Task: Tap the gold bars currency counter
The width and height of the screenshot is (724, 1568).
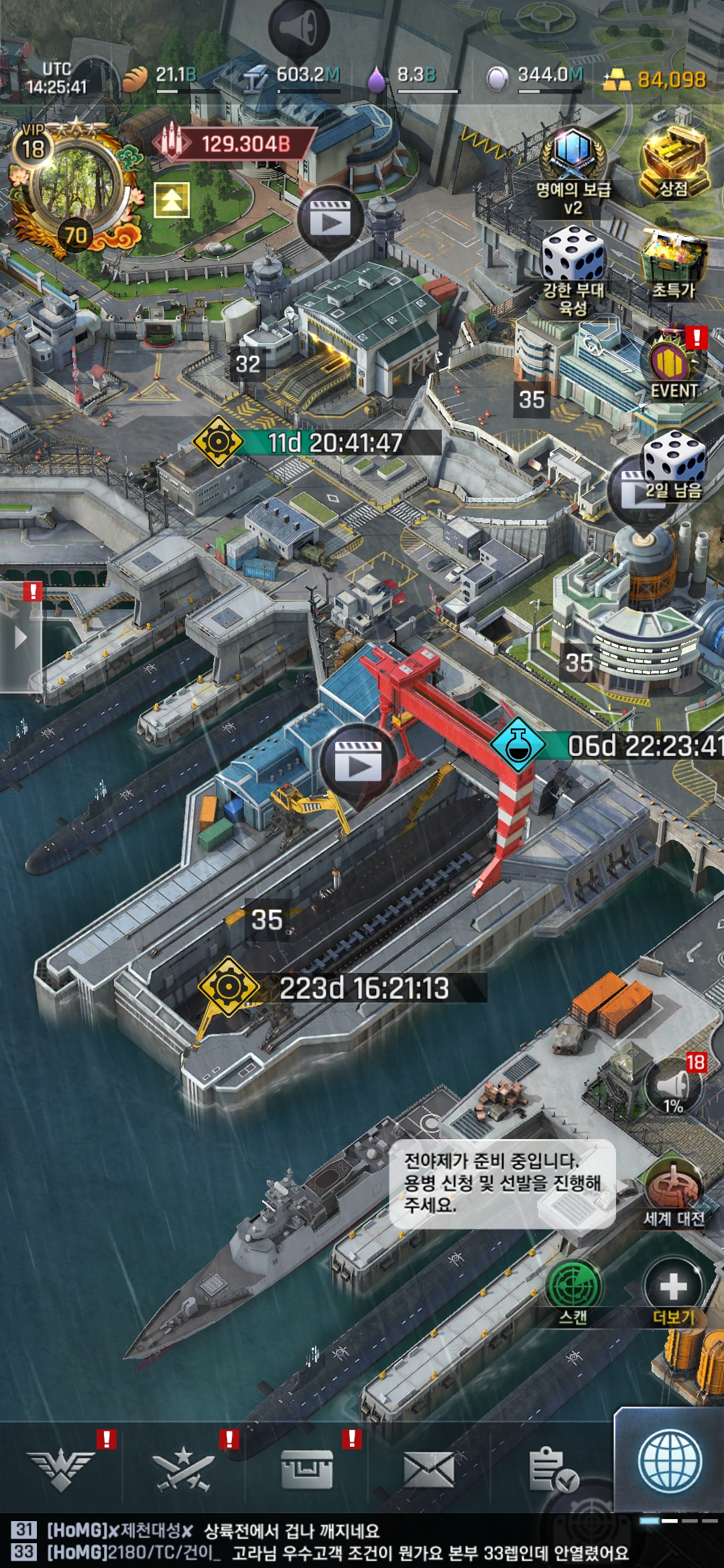Action: [x=654, y=80]
